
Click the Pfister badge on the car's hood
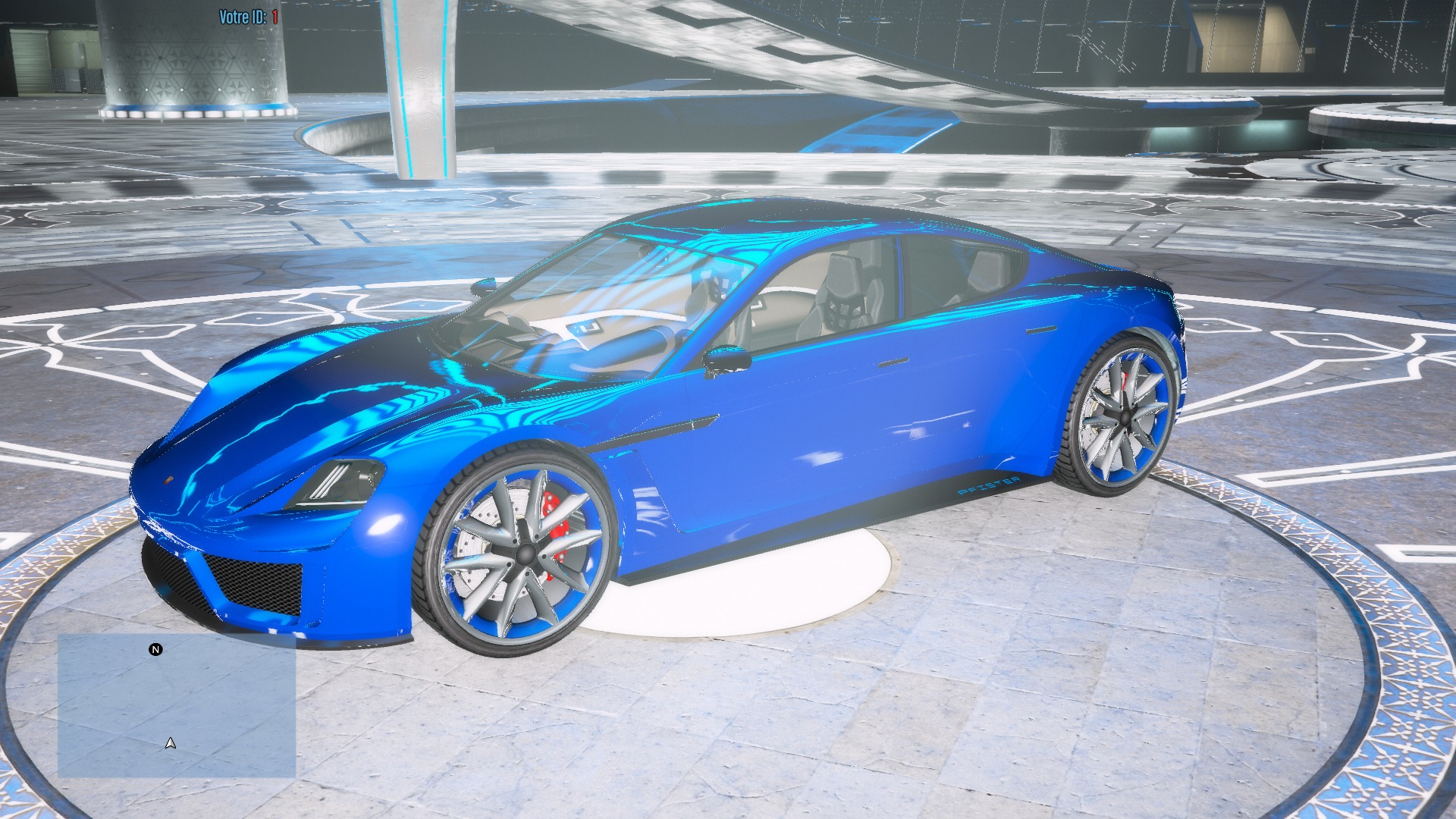tap(168, 479)
